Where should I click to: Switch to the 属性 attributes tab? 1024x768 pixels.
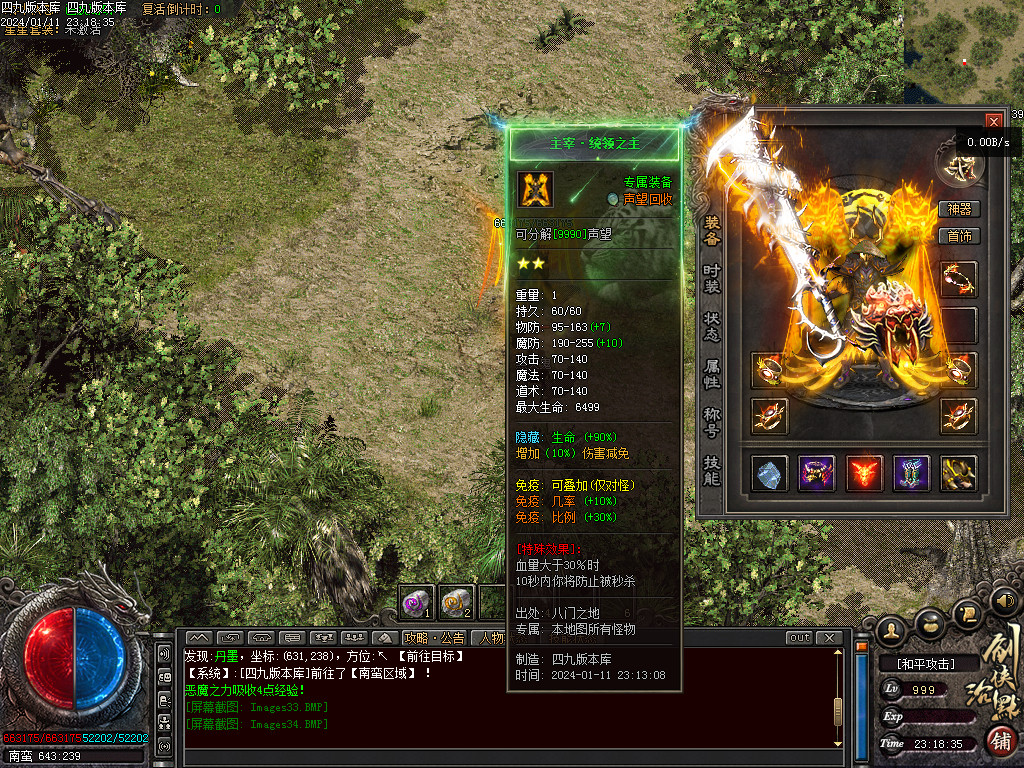[712, 374]
